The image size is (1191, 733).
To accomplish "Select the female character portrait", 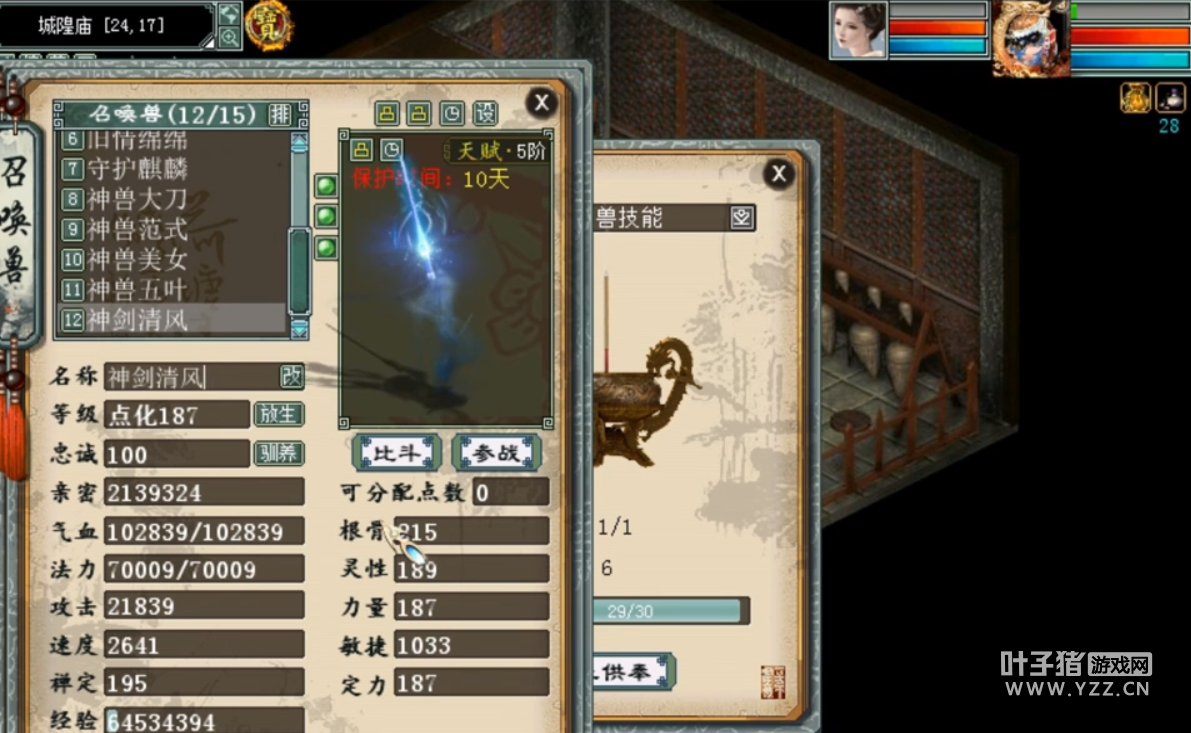I will click(x=858, y=30).
